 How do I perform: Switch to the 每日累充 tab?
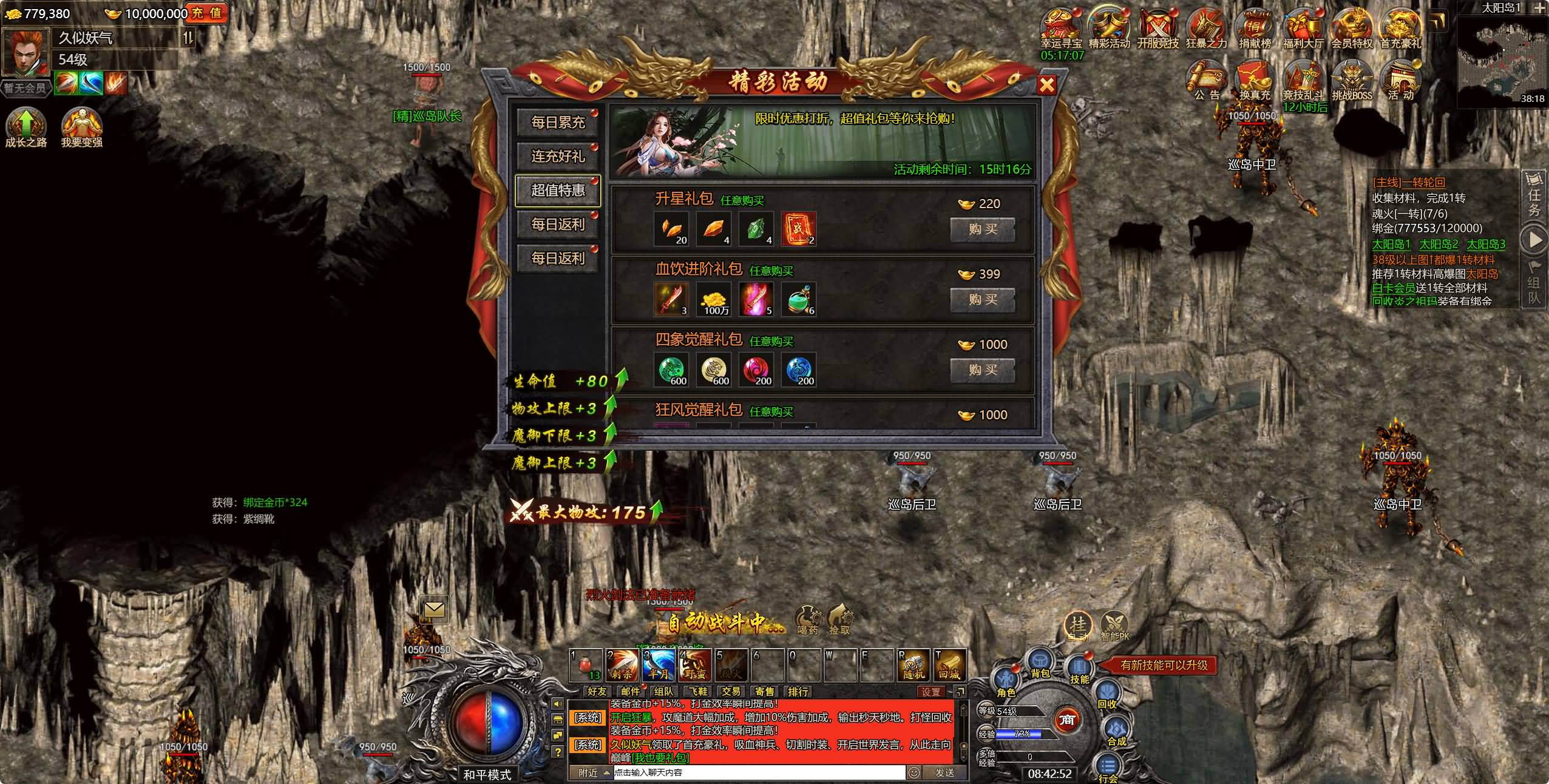558,123
